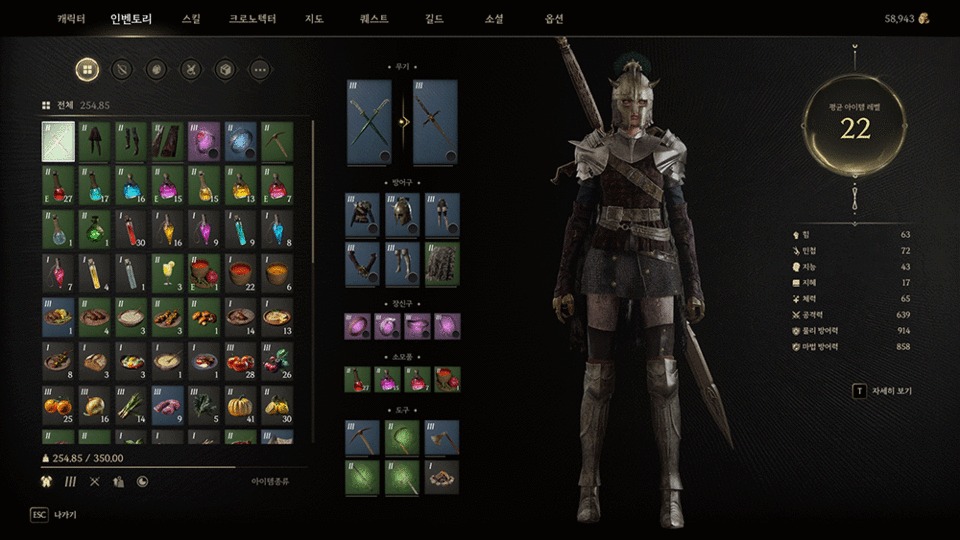The image size is (960, 540).
Task: Select the green round flask item
Action: point(94,229)
